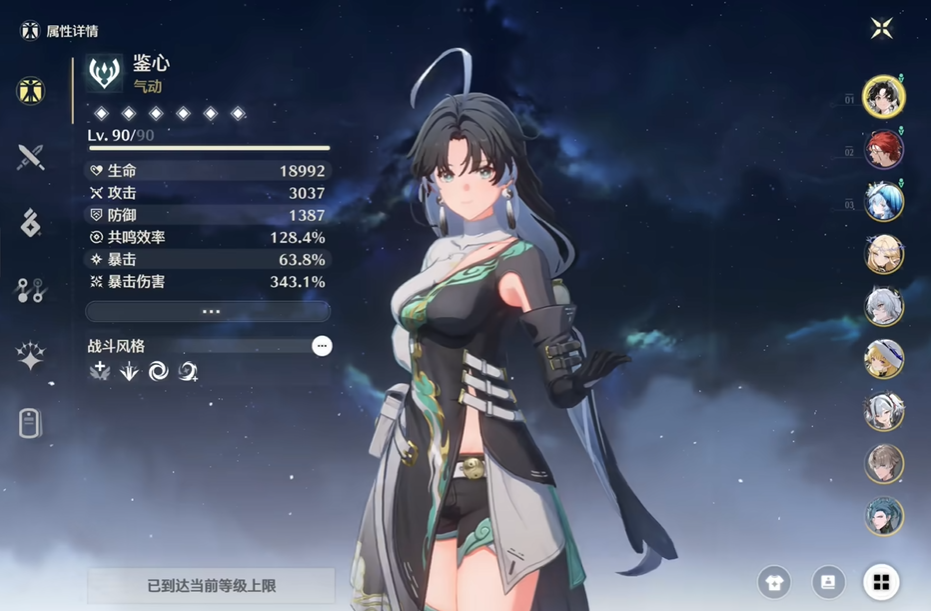Choose the teal-haired character portrait
Viewport: 931px width, 611px height.
coord(884,516)
